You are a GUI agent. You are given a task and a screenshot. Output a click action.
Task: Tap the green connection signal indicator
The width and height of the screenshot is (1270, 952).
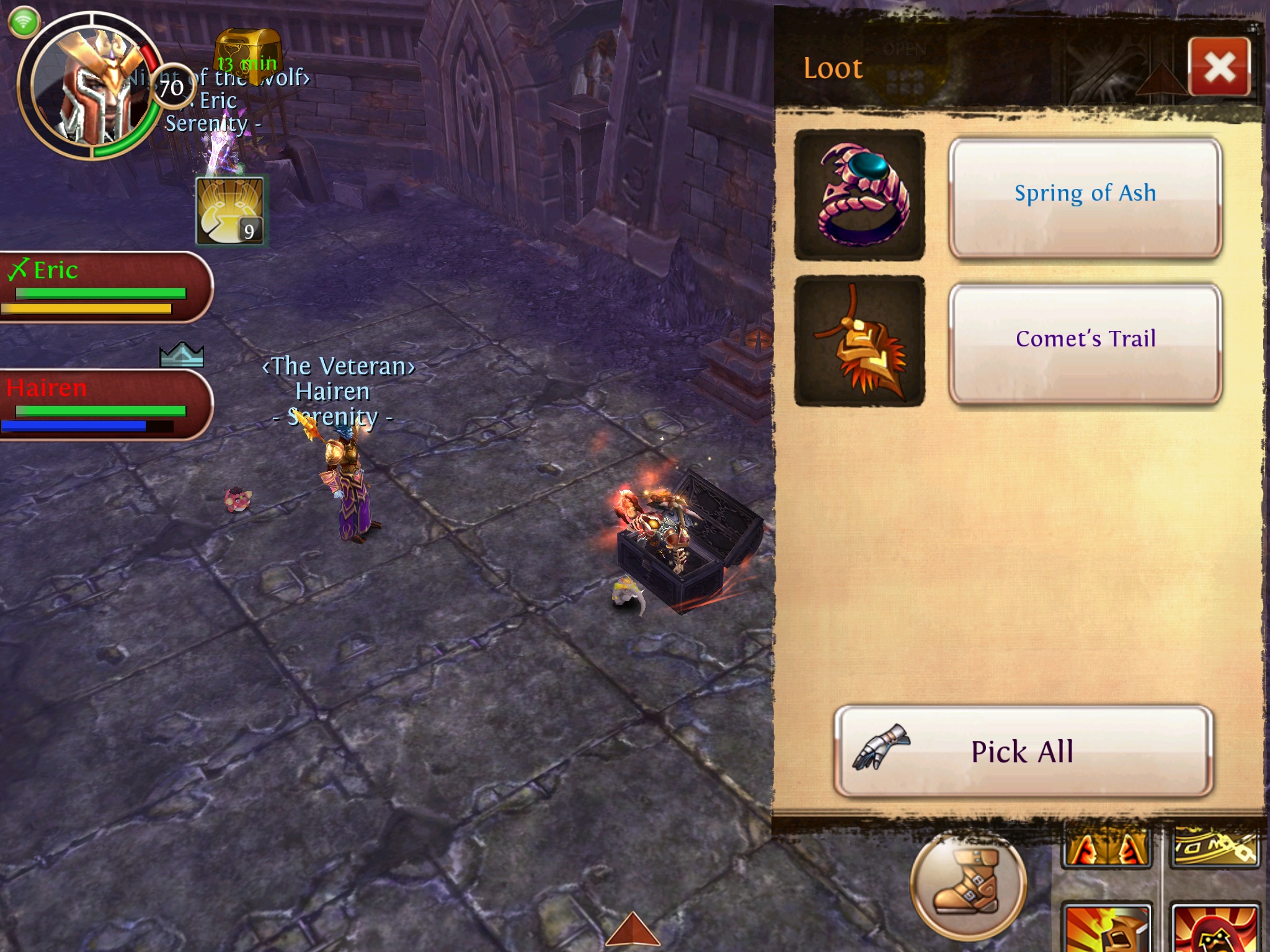point(24,22)
